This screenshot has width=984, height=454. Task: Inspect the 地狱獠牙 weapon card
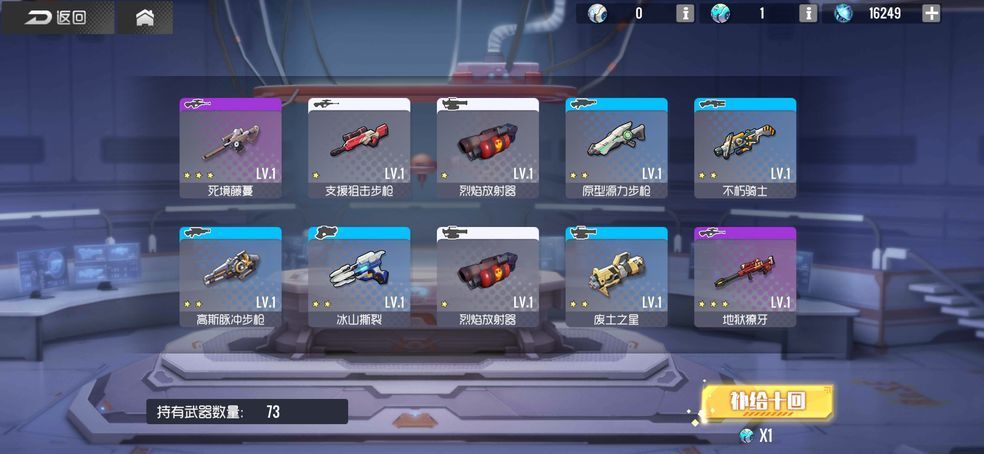(x=745, y=277)
